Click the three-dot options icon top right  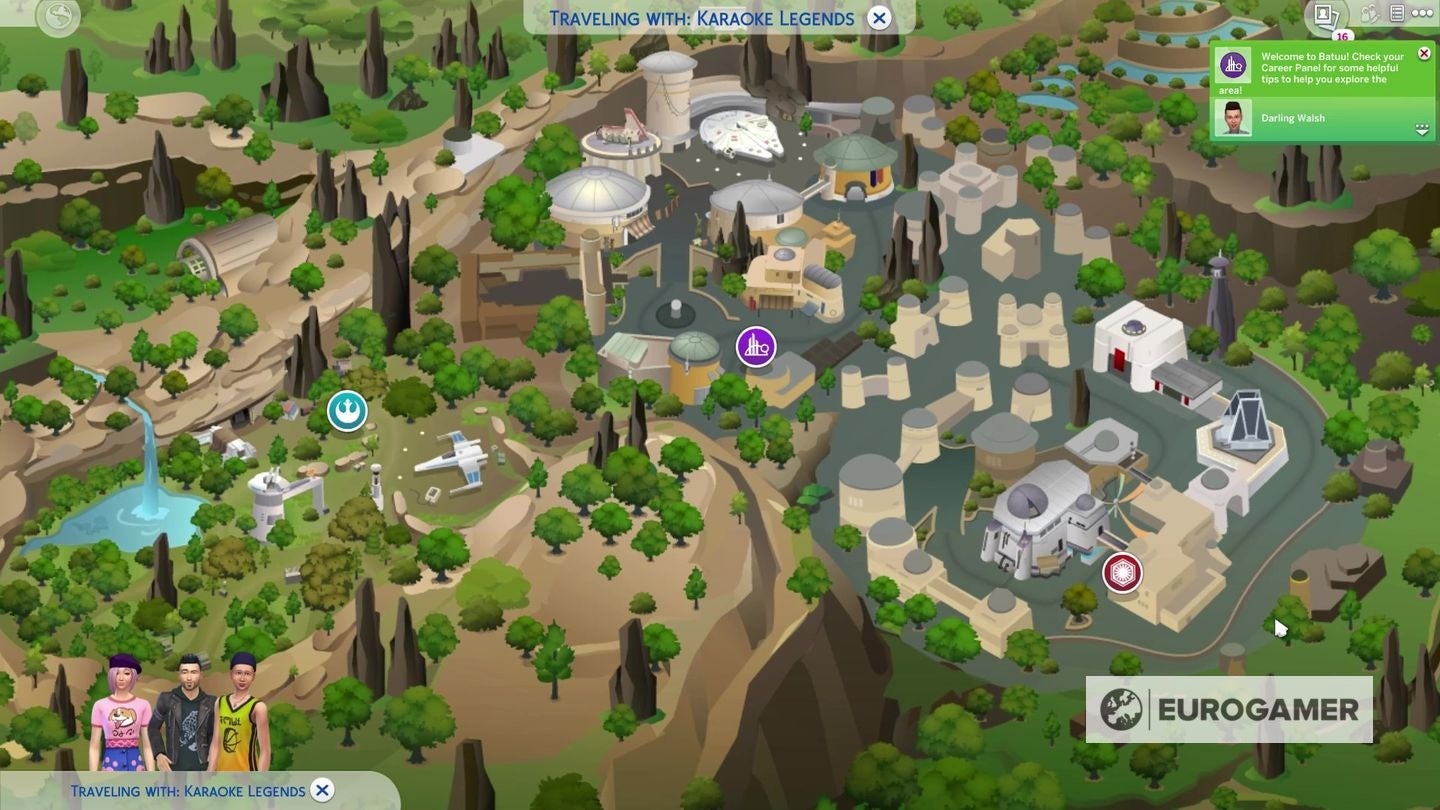click(x=1424, y=12)
